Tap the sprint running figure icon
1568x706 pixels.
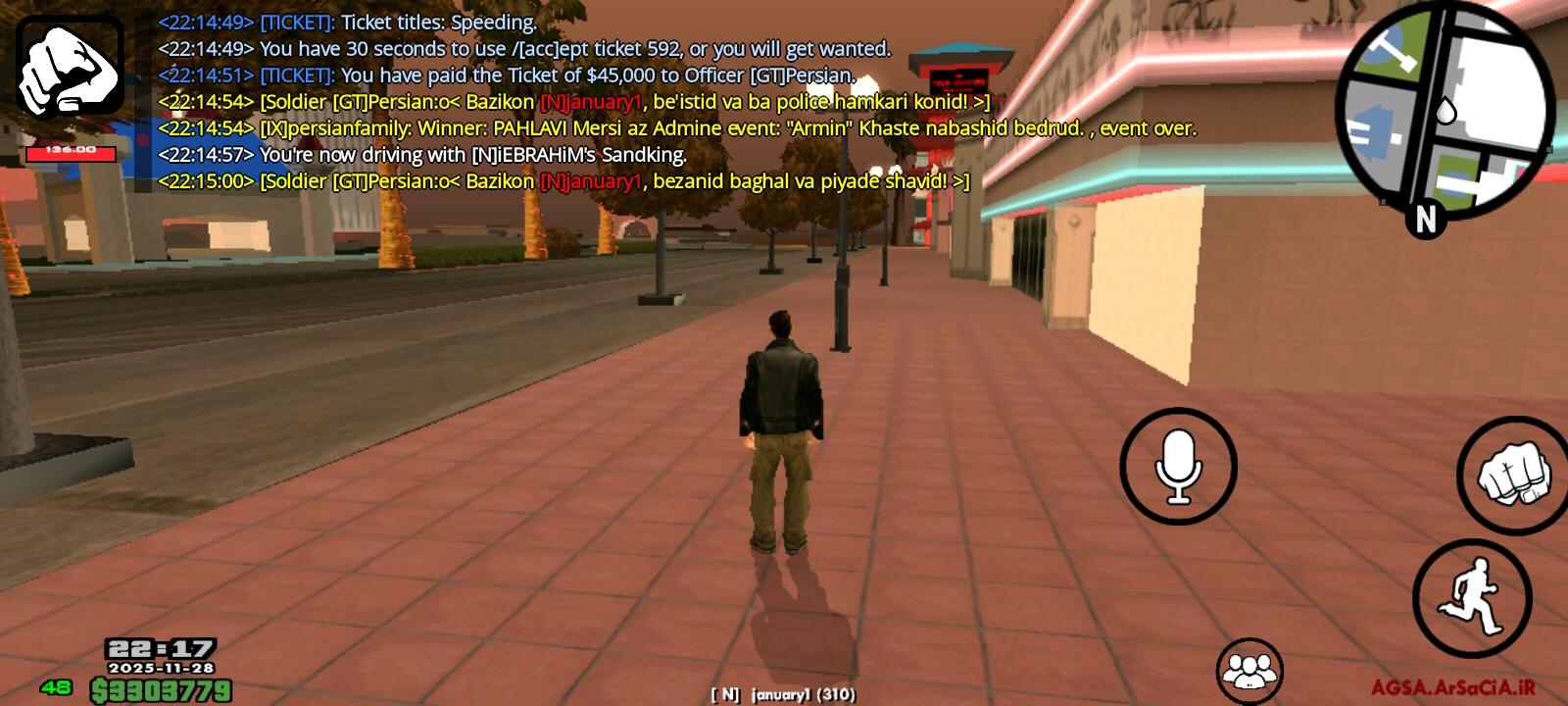(x=1473, y=598)
